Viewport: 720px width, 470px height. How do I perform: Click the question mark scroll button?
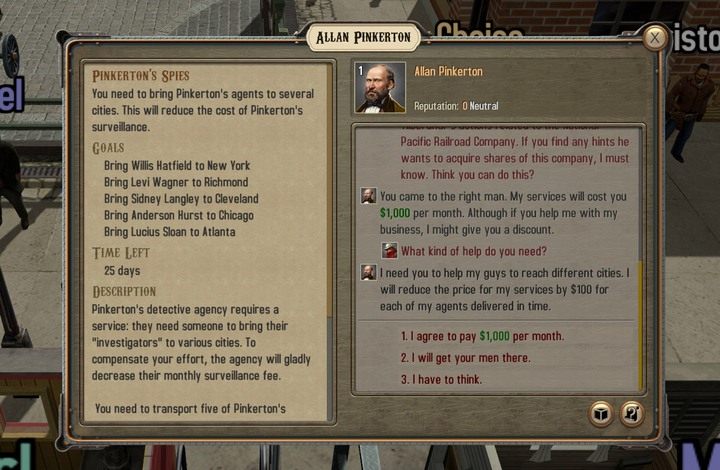pyautogui.click(x=632, y=414)
